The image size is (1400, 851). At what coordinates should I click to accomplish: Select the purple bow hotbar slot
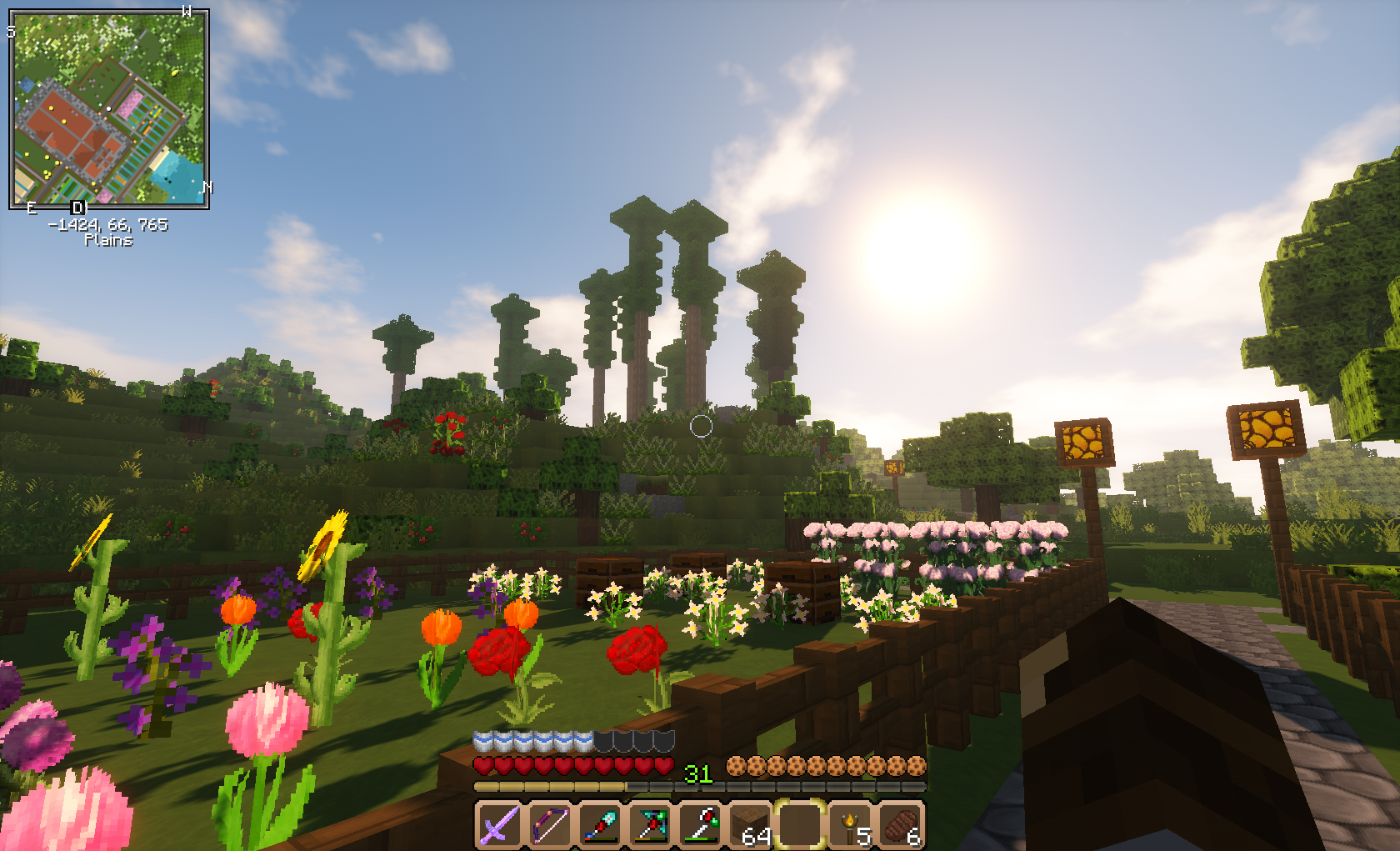click(550, 825)
